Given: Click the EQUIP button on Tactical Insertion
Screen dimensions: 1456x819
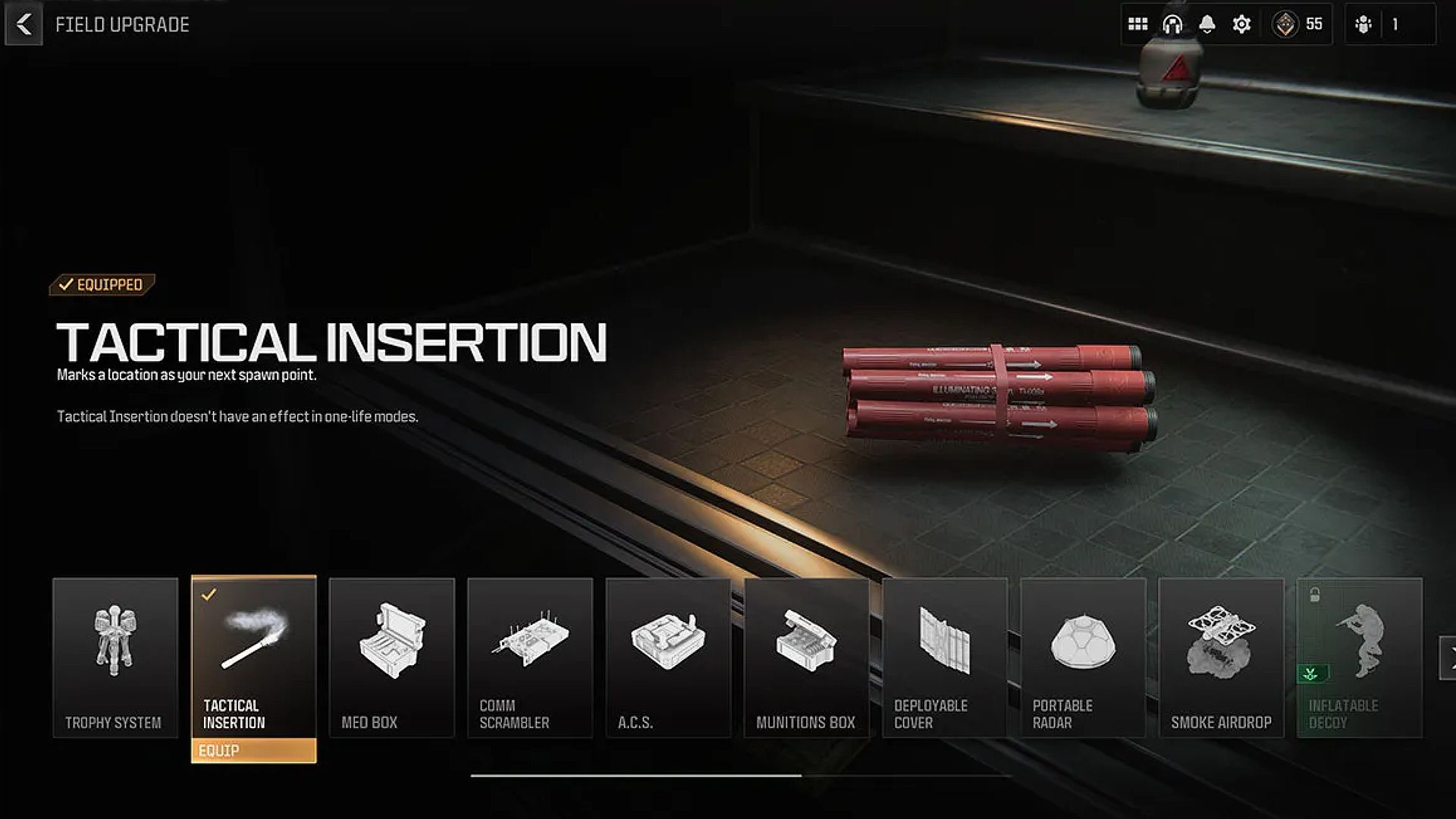Looking at the screenshot, I should click(254, 752).
